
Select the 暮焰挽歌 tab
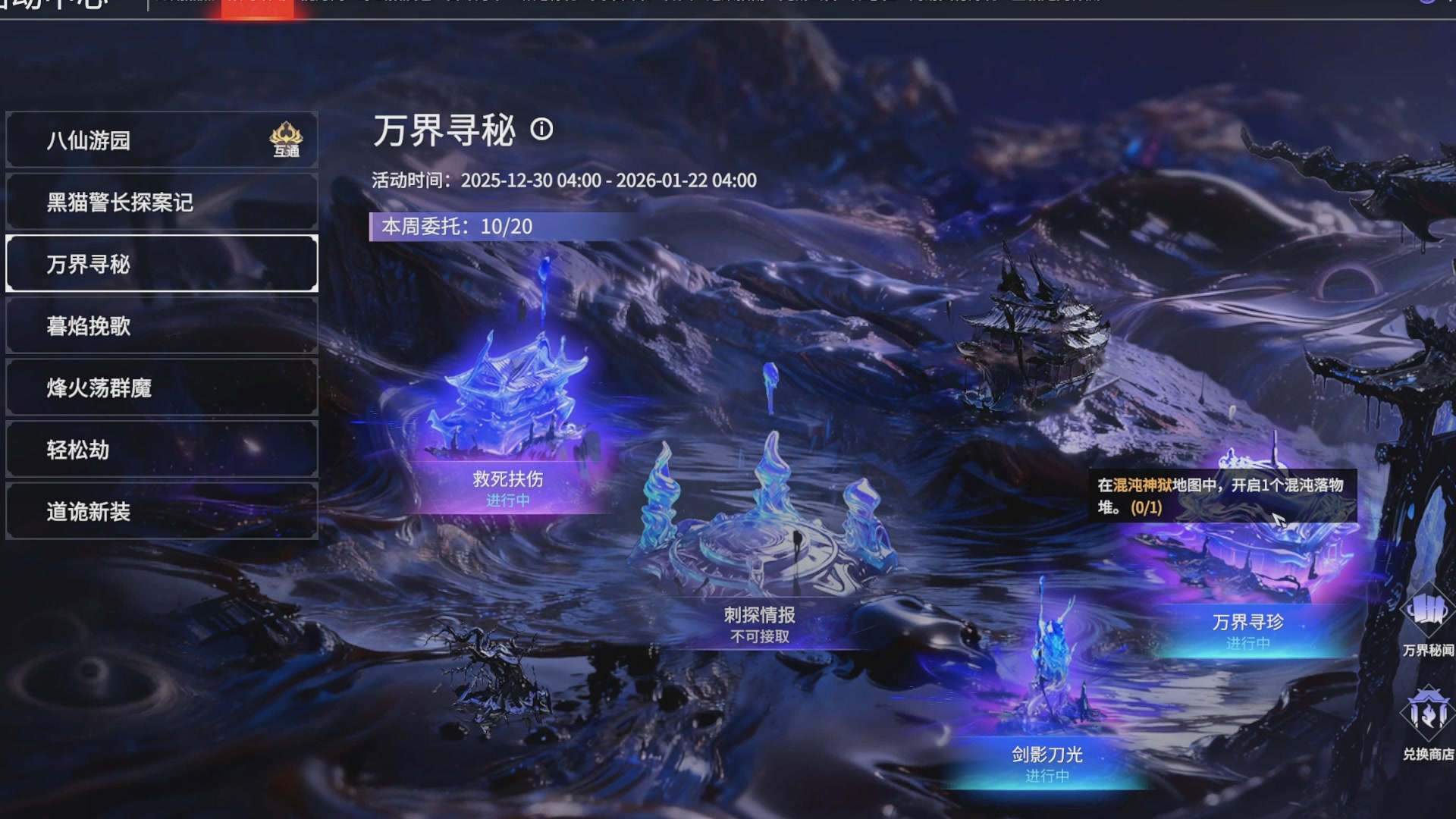tap(162, 326)
